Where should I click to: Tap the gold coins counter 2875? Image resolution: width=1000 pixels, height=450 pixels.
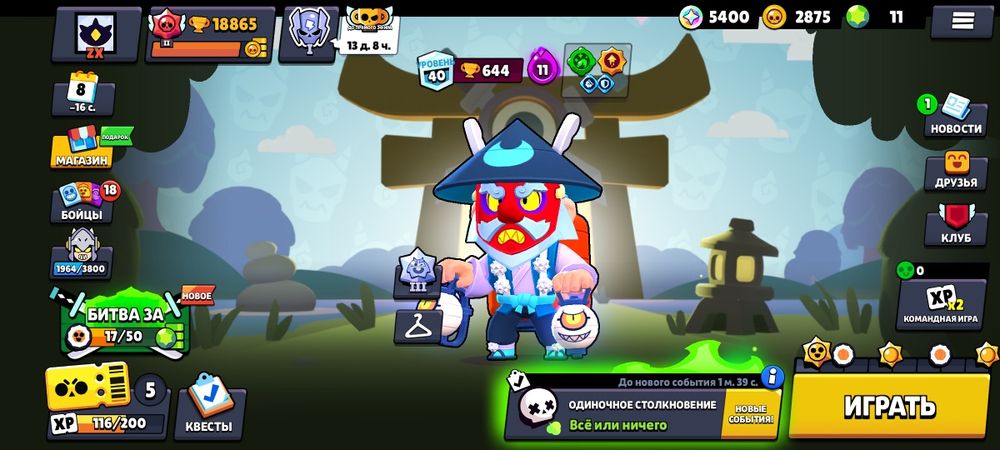[799, 17]
